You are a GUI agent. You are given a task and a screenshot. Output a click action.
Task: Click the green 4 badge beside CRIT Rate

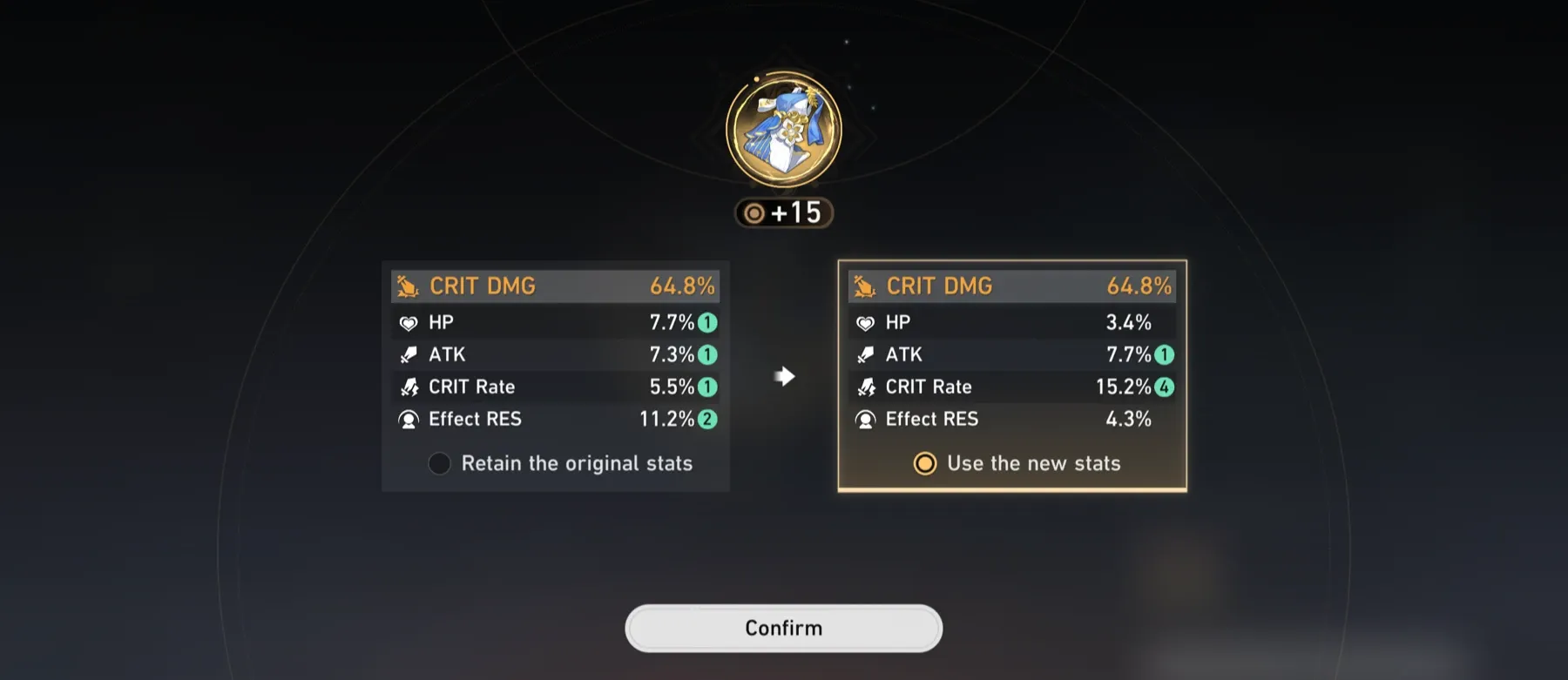pyautogui.click(x=1163, y=387)
